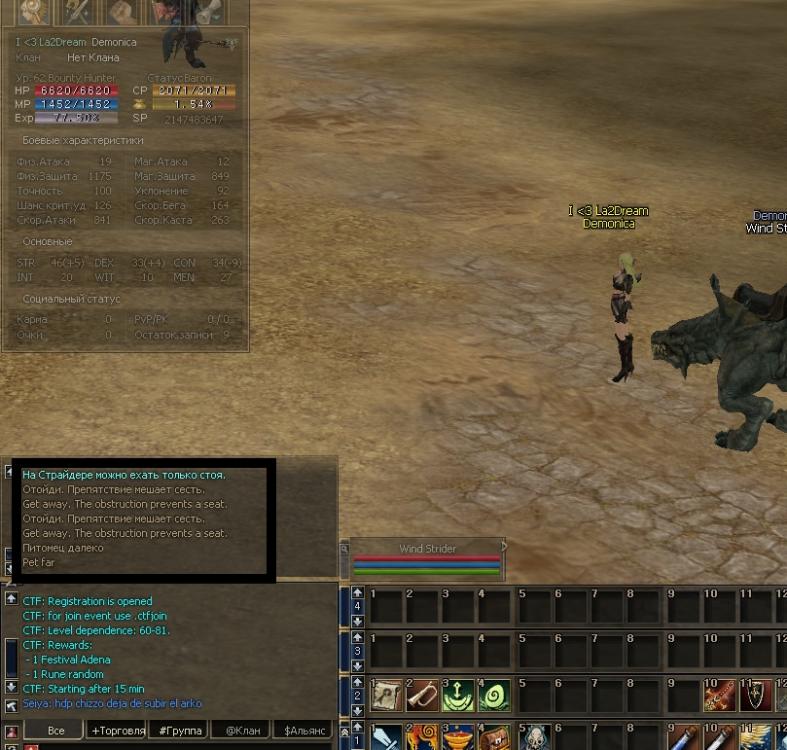Activate the green spiral skill icon
The height and width of the screenshot is (750, 787).
pos(495,696)
